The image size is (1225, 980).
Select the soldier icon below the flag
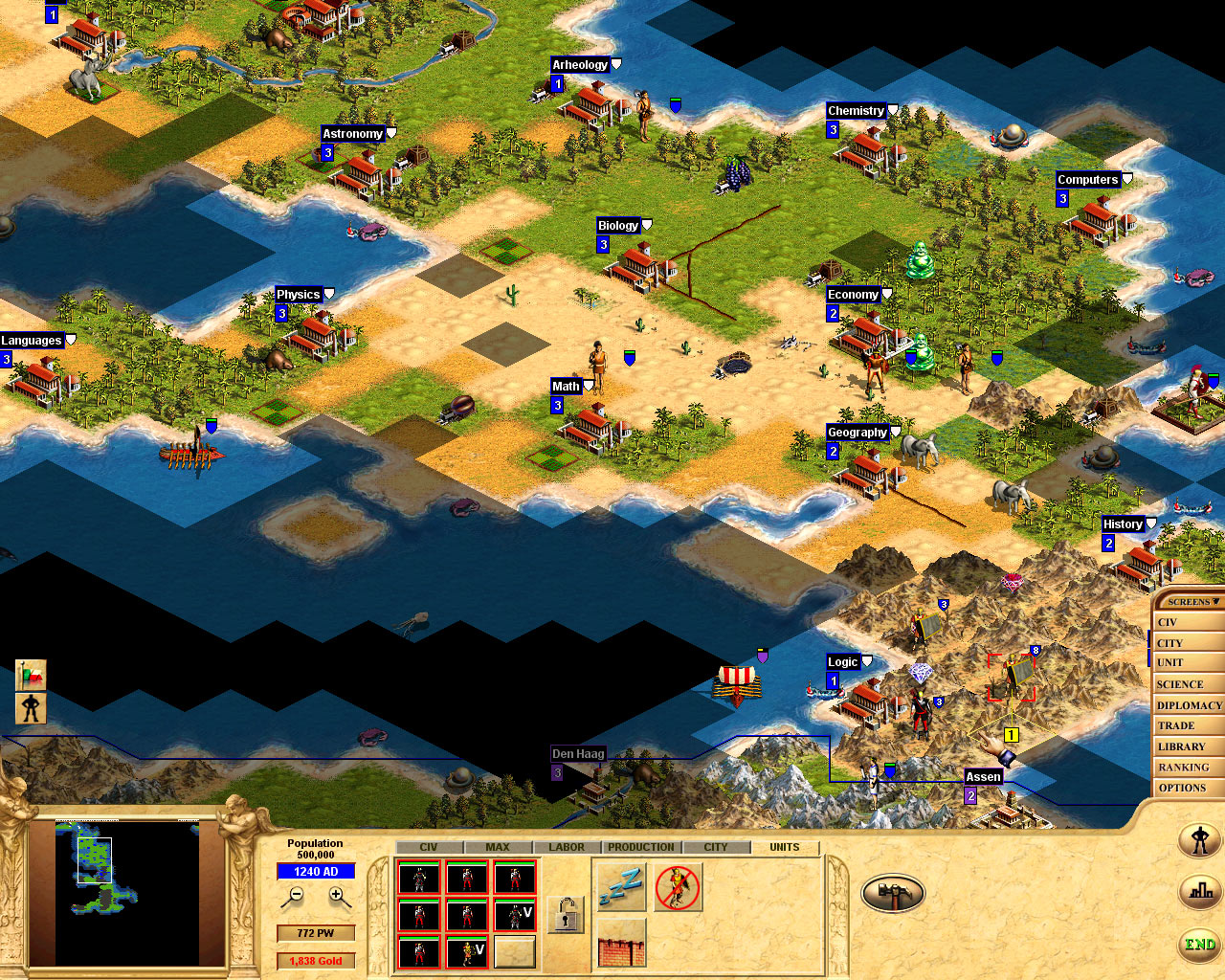tap(29, 708)
